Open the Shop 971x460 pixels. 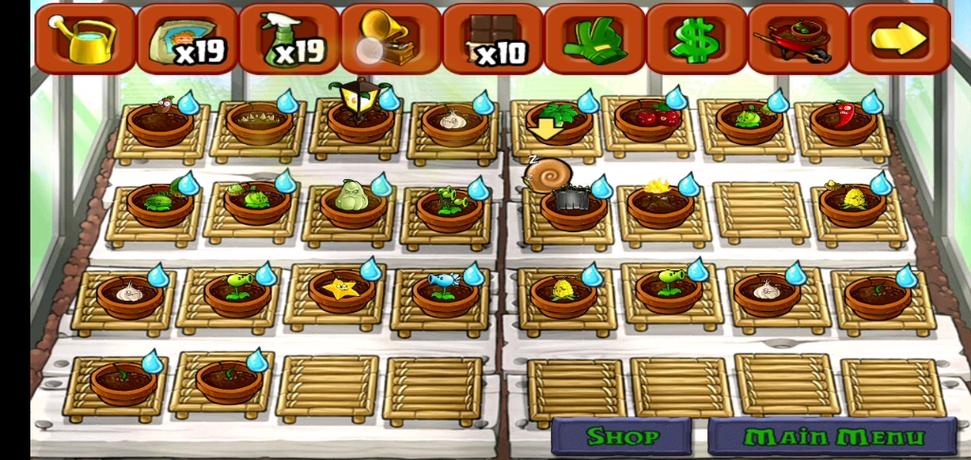tap(622, 437)
